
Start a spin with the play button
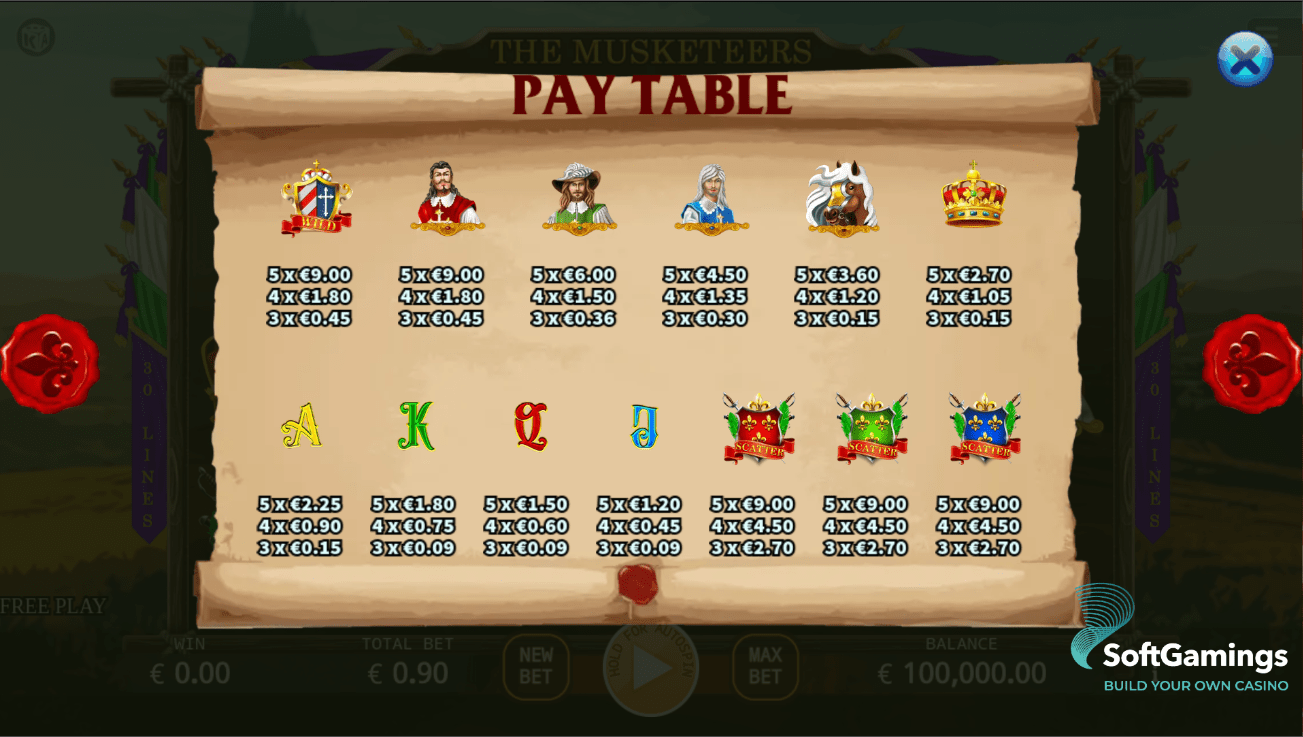click(x=651, y=668)
